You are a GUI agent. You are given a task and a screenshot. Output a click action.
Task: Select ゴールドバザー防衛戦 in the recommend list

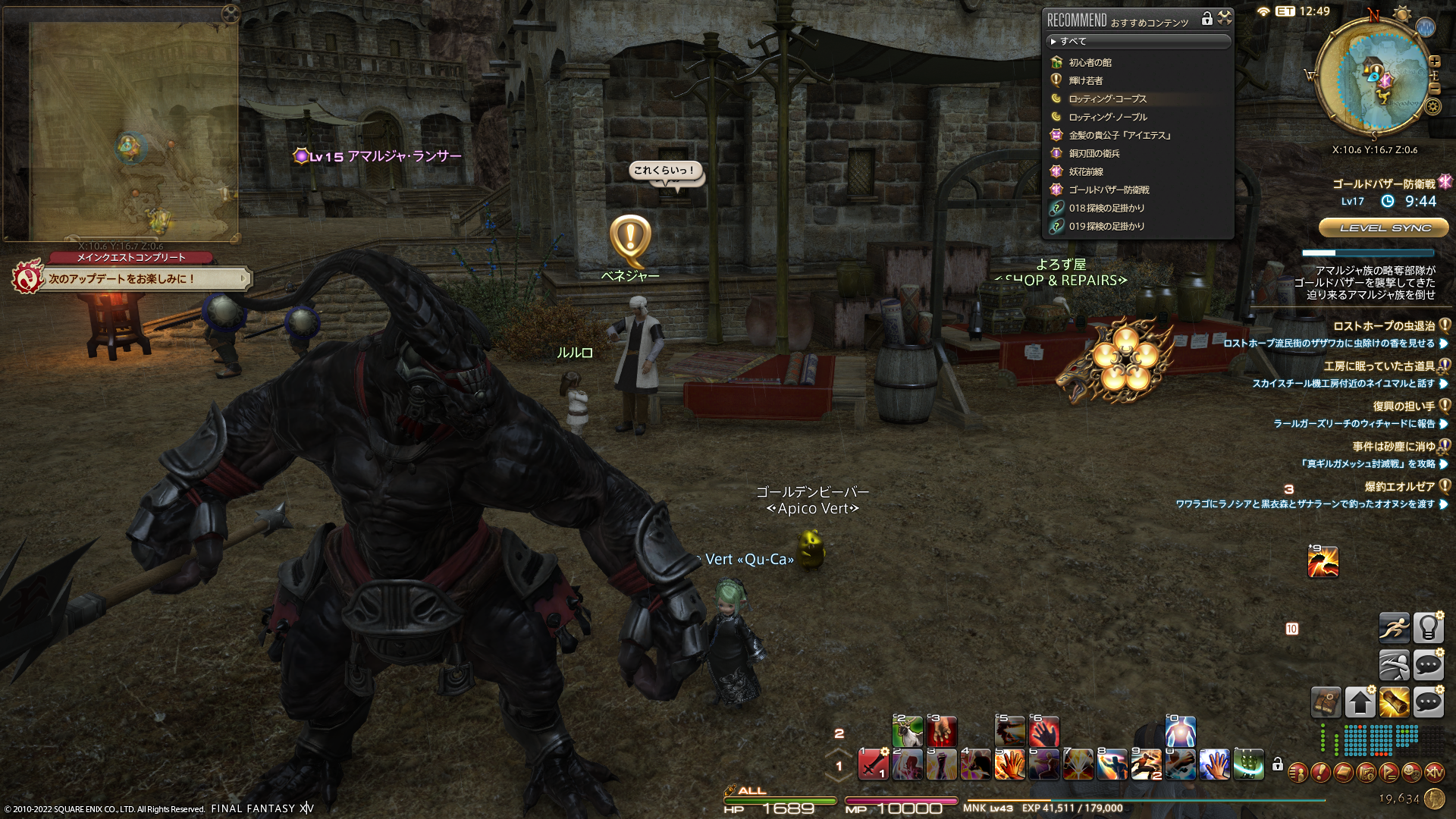click(x=1109, y=190)
